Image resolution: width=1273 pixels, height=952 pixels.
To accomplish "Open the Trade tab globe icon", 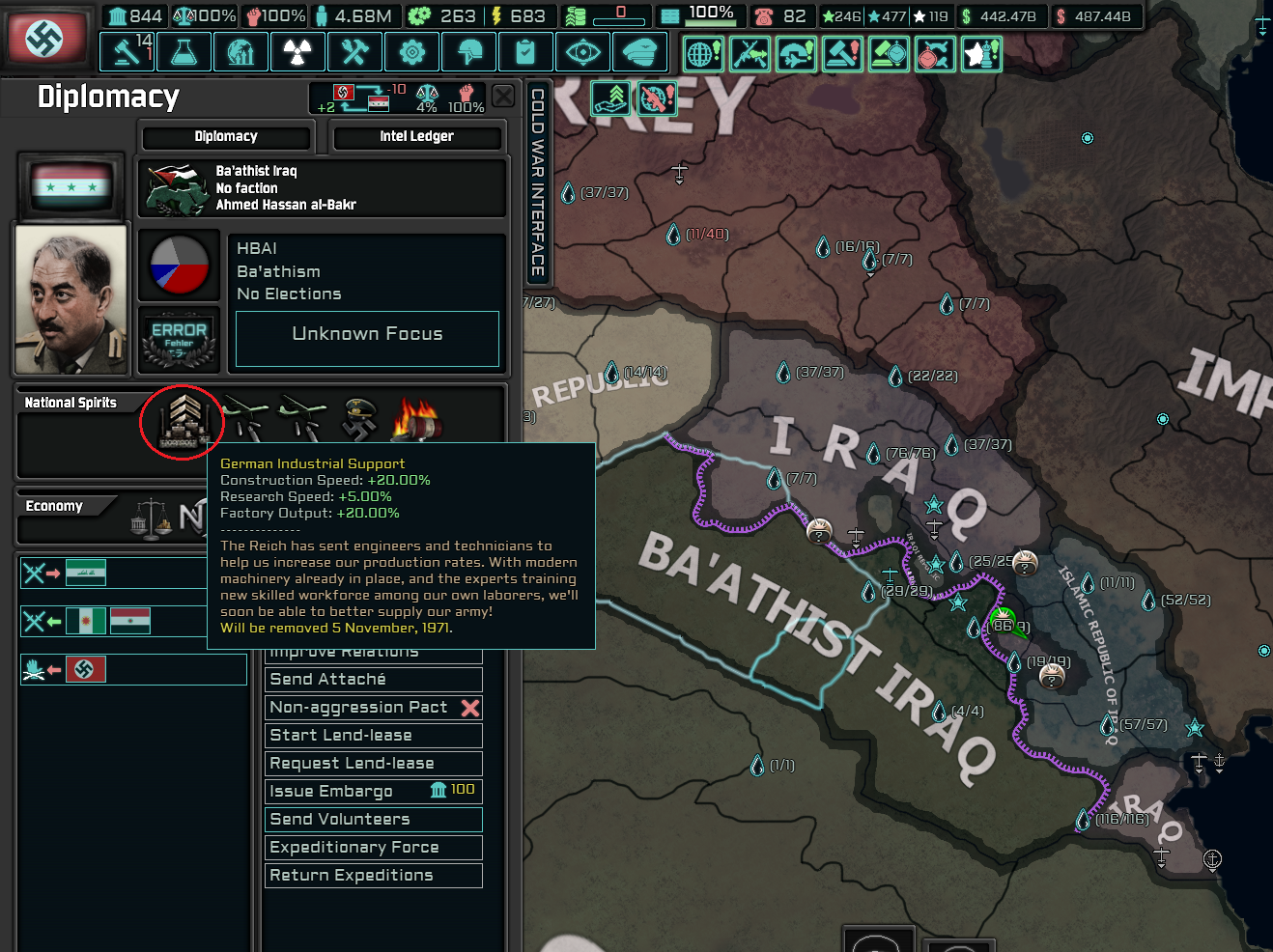I will tap(240, 52).
